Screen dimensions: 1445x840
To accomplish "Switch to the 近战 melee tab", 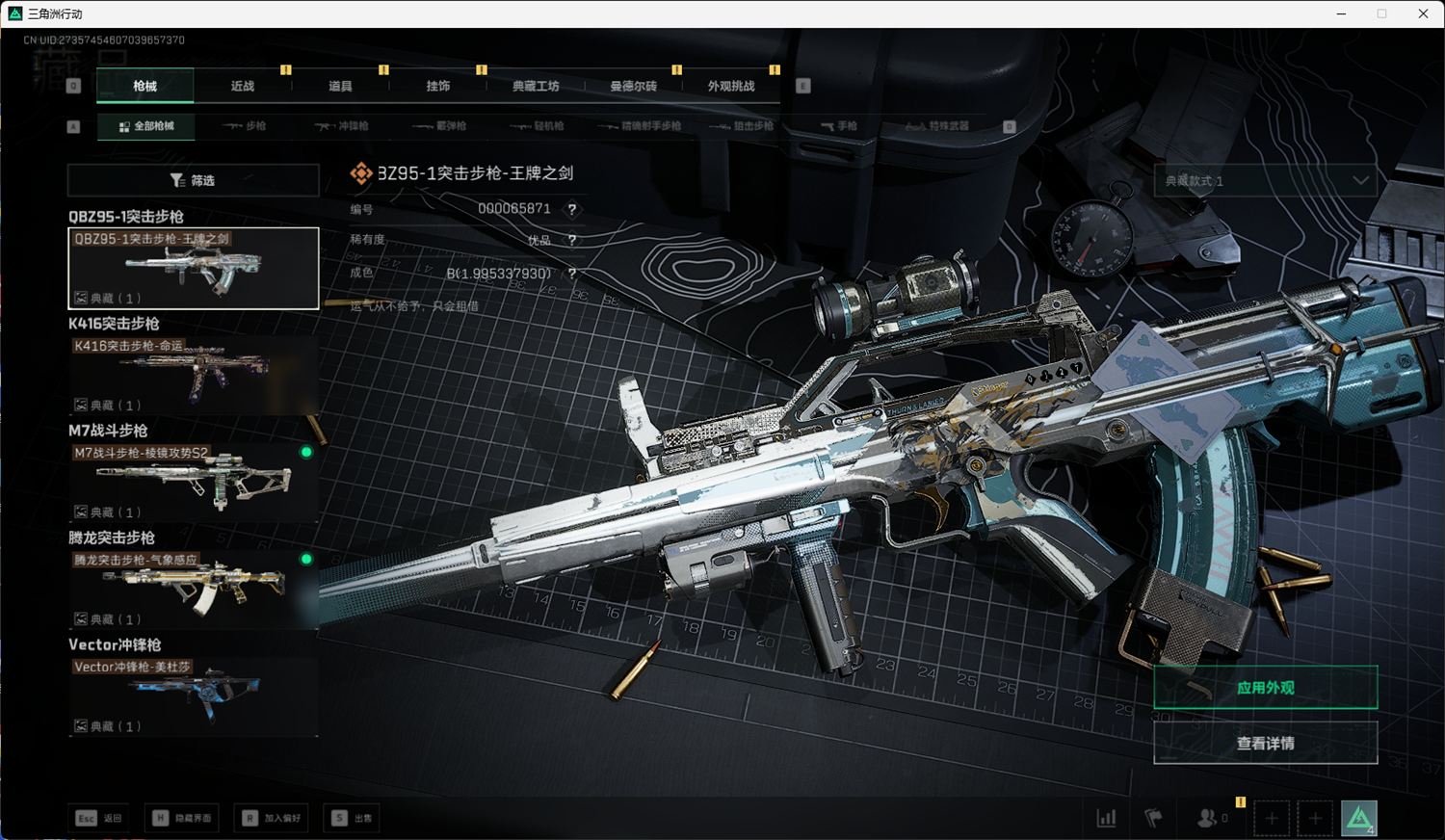I will (243, 86).
